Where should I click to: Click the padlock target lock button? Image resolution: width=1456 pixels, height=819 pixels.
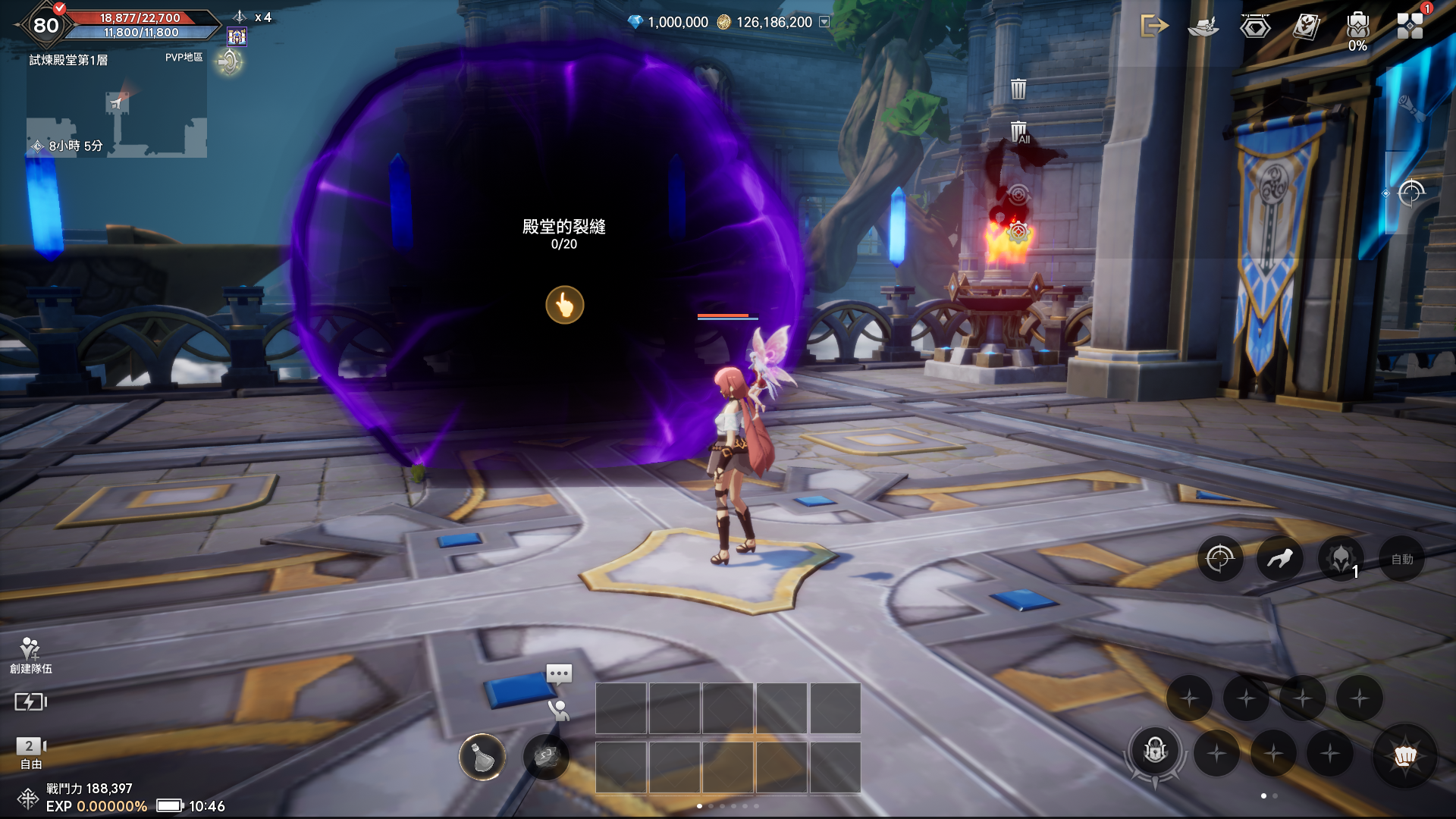click(x=1155, y=752)
